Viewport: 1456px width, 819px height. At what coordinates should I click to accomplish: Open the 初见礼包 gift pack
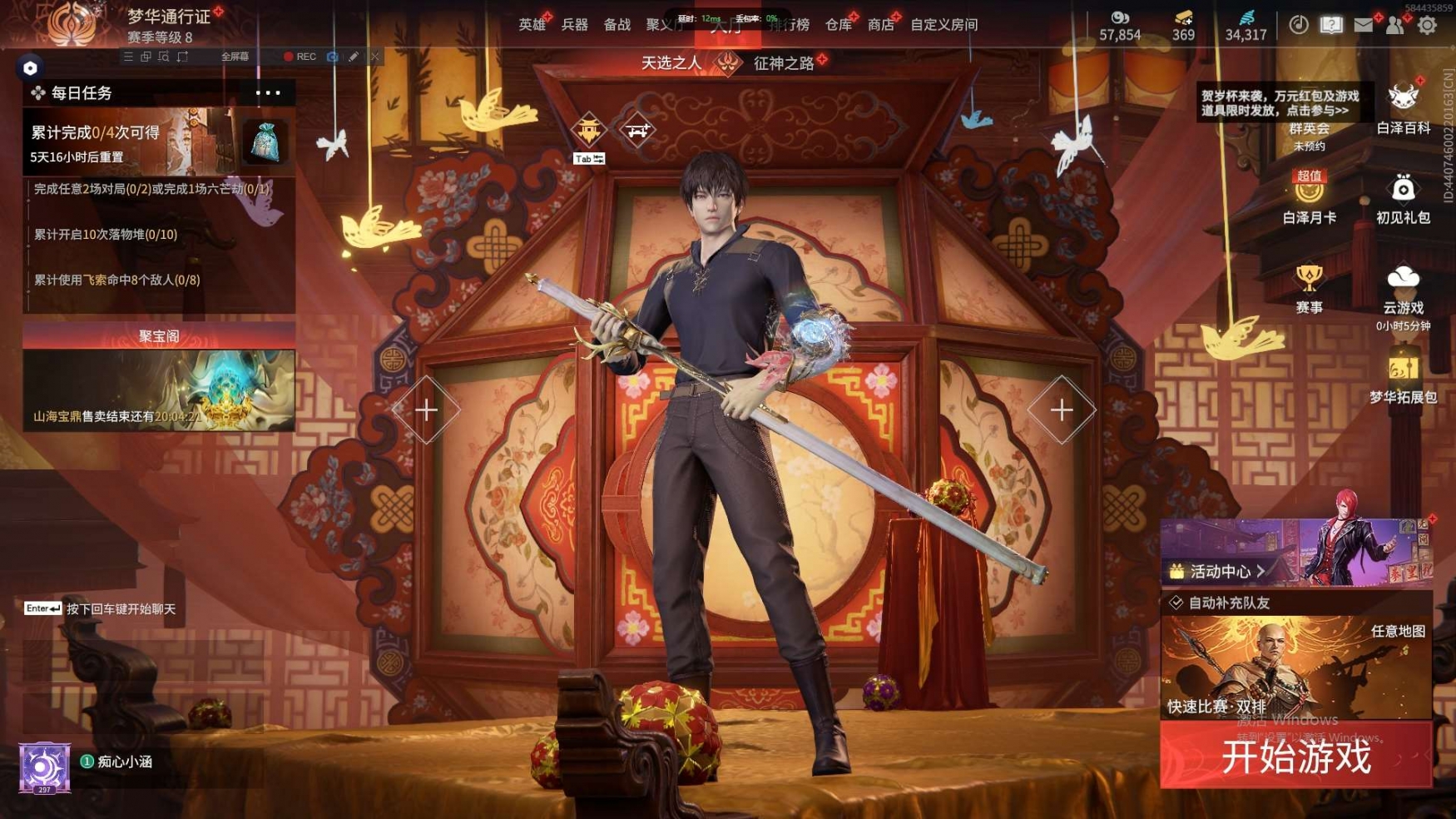[x=1403, y=198]
